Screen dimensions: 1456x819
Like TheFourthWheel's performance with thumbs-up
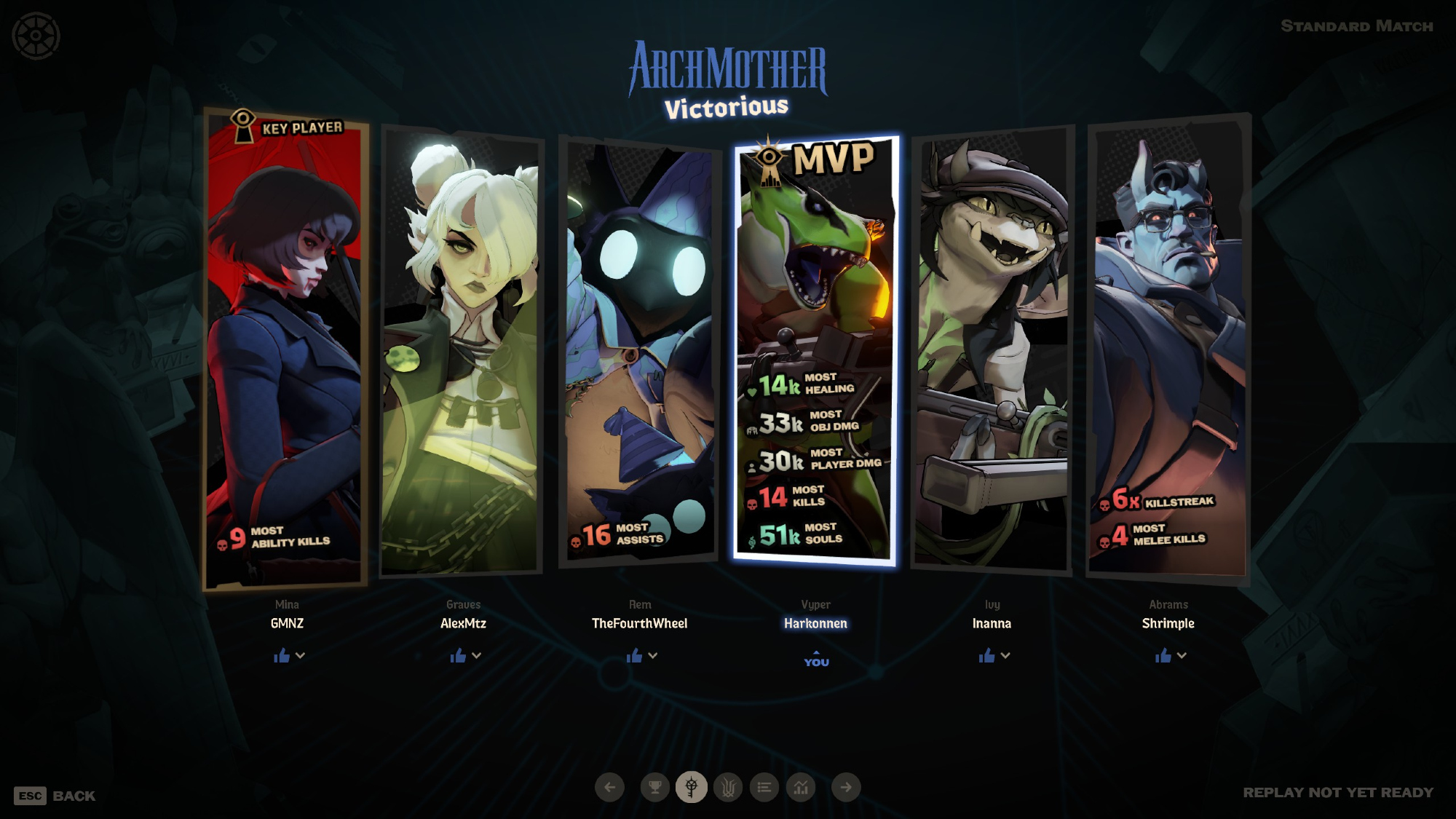tap(634, 656)
